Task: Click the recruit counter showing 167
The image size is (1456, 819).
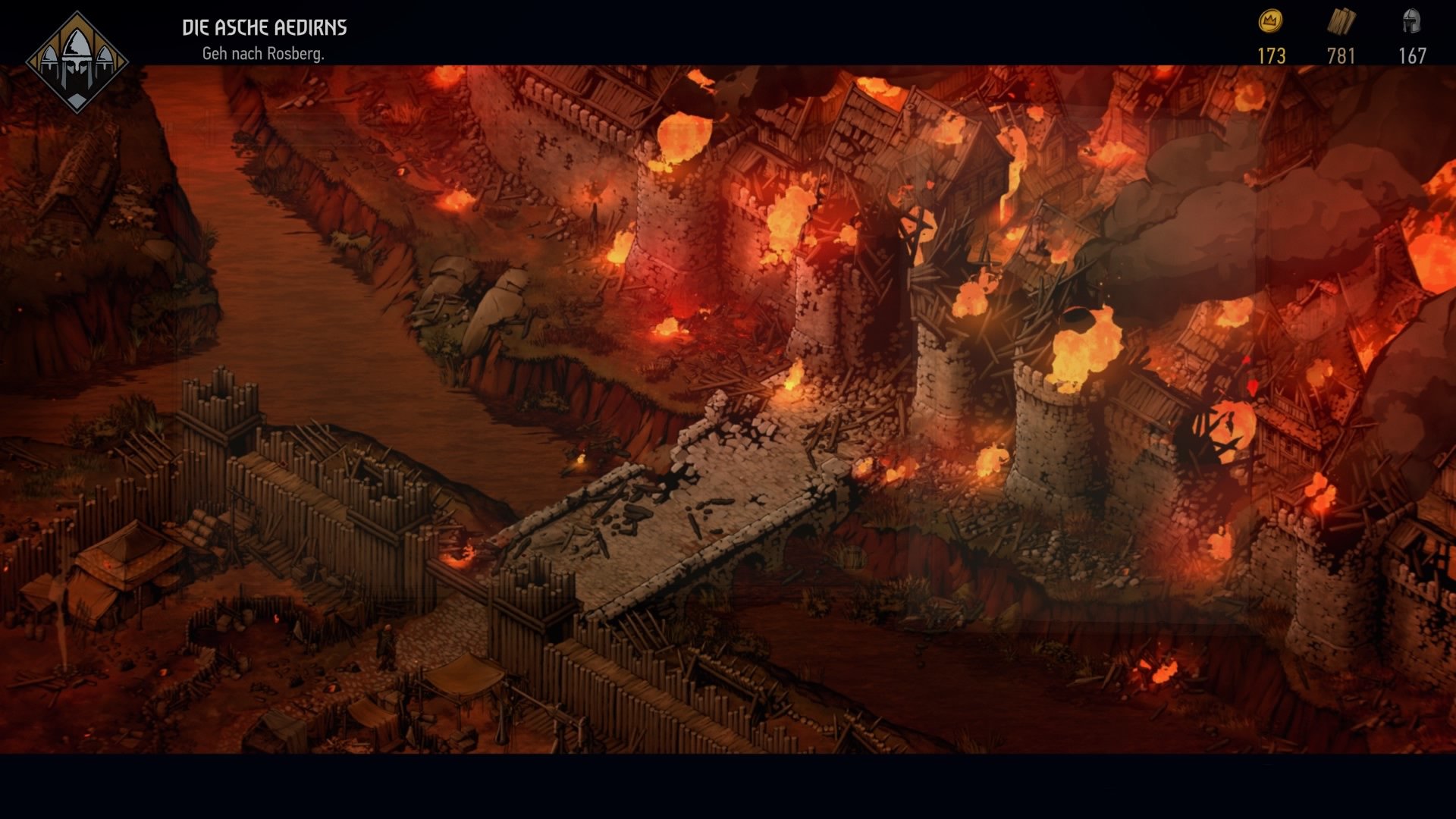Action: (1412, 55)
